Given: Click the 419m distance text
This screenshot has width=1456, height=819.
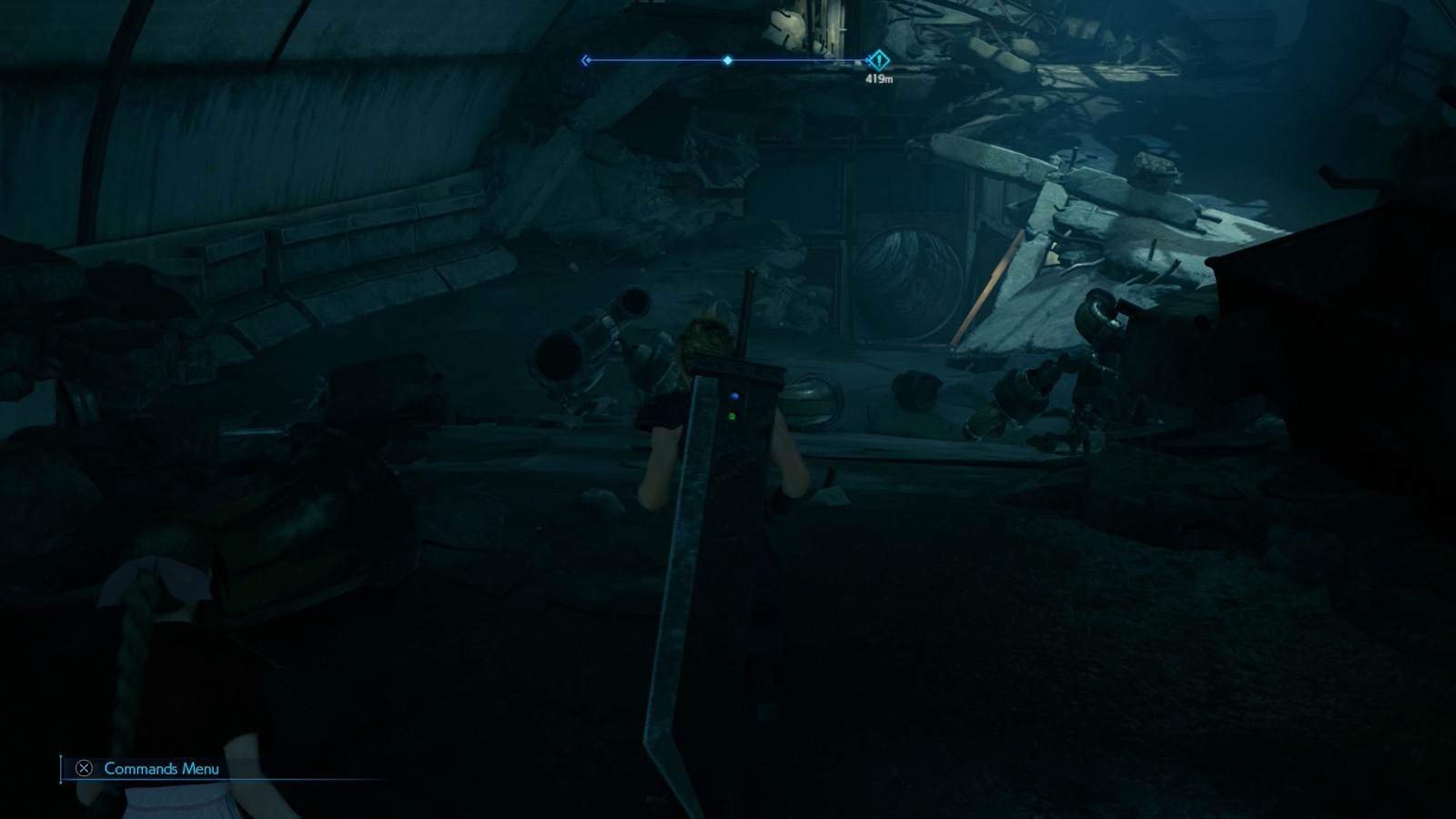Looking at the screenshot, I should coord(878,79).
